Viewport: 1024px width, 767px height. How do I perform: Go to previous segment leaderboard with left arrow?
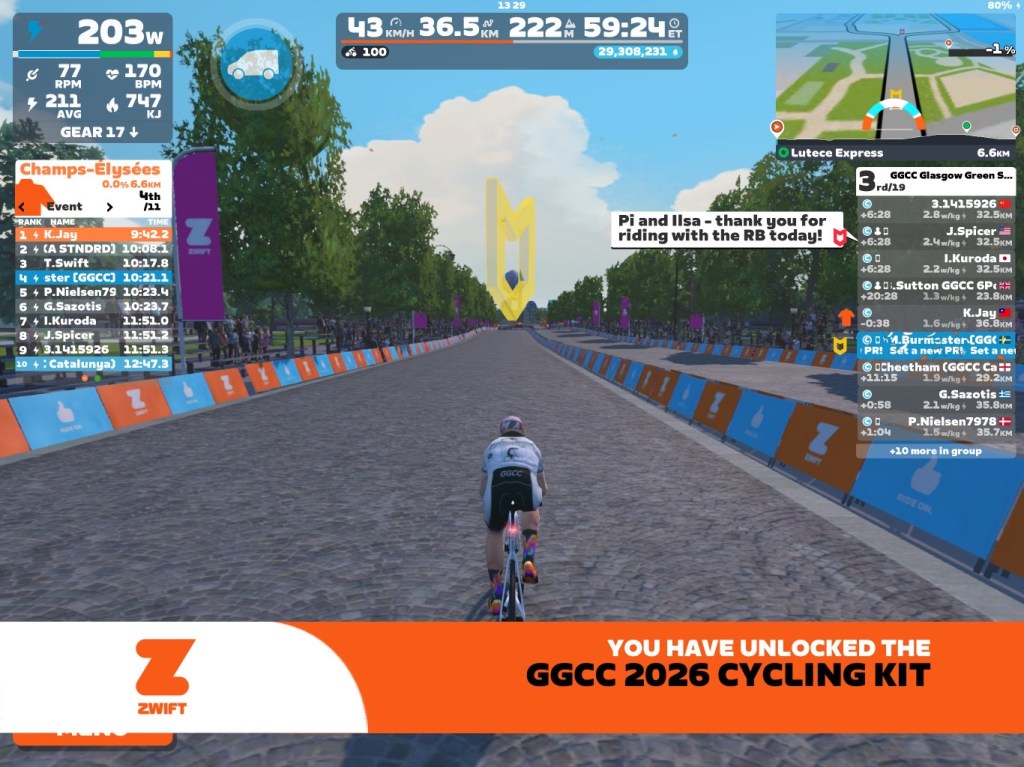pos(23,207)
